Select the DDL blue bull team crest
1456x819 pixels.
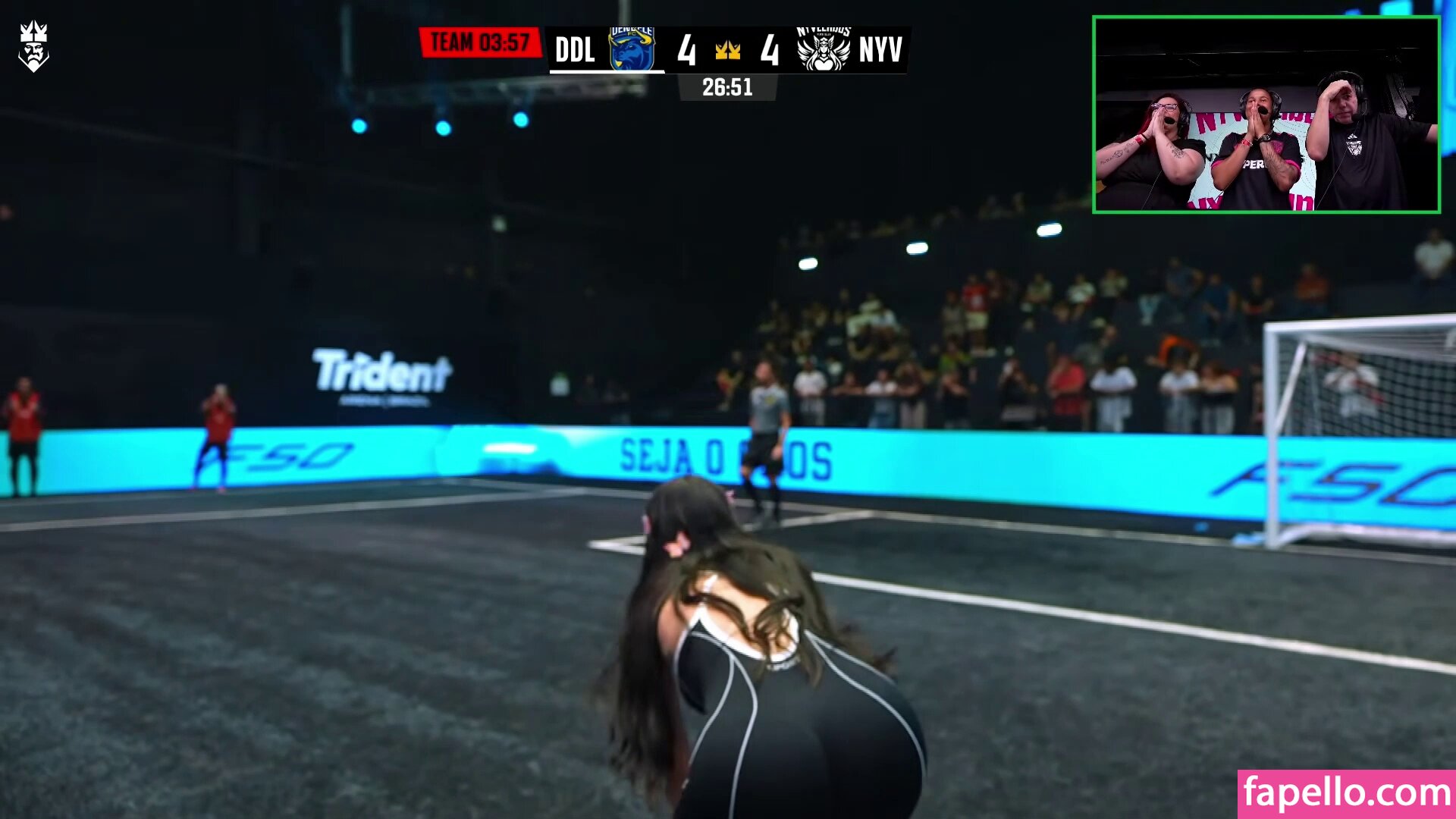pos(631,49)
